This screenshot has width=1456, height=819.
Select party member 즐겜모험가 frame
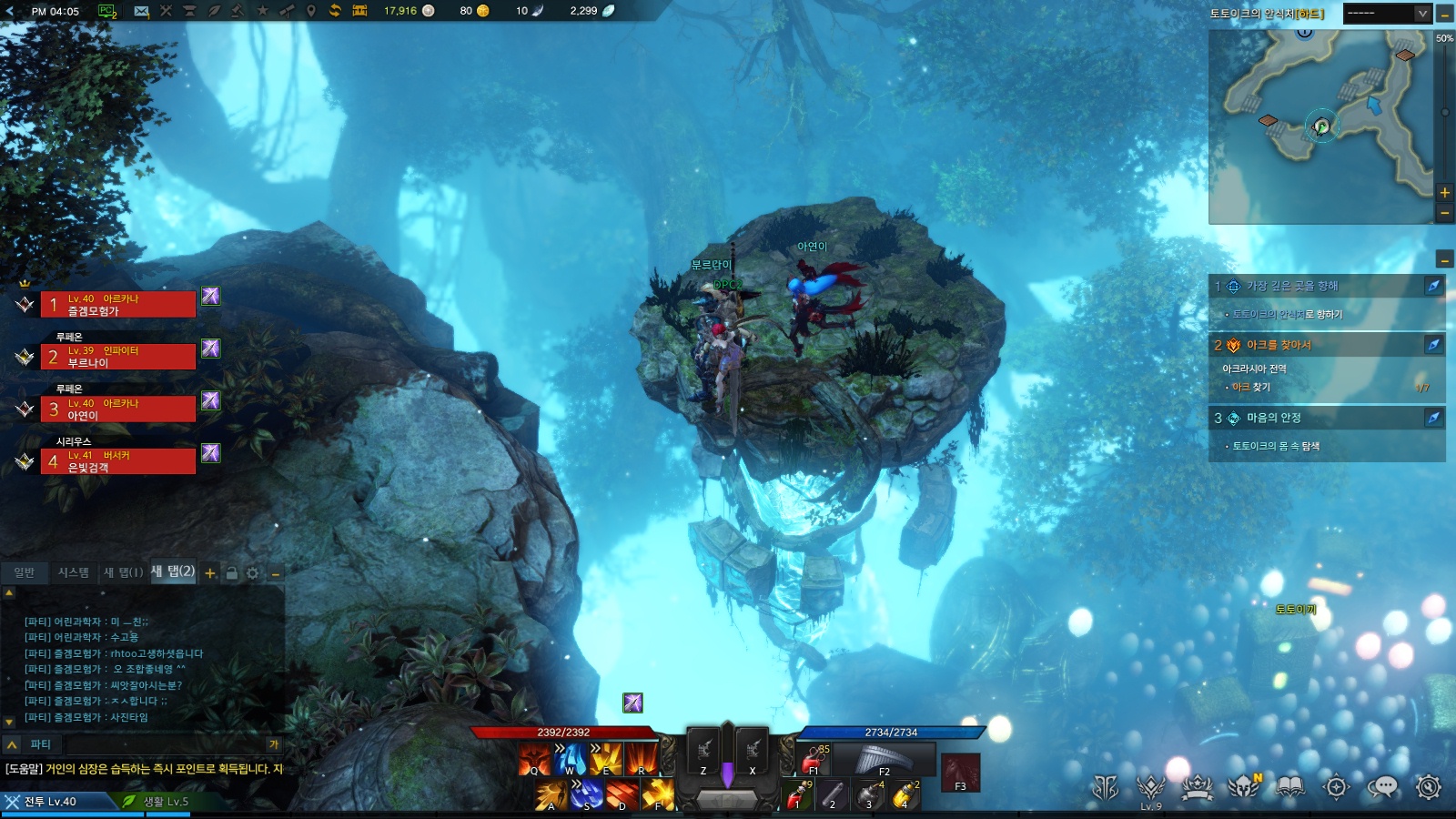point(117,305)
